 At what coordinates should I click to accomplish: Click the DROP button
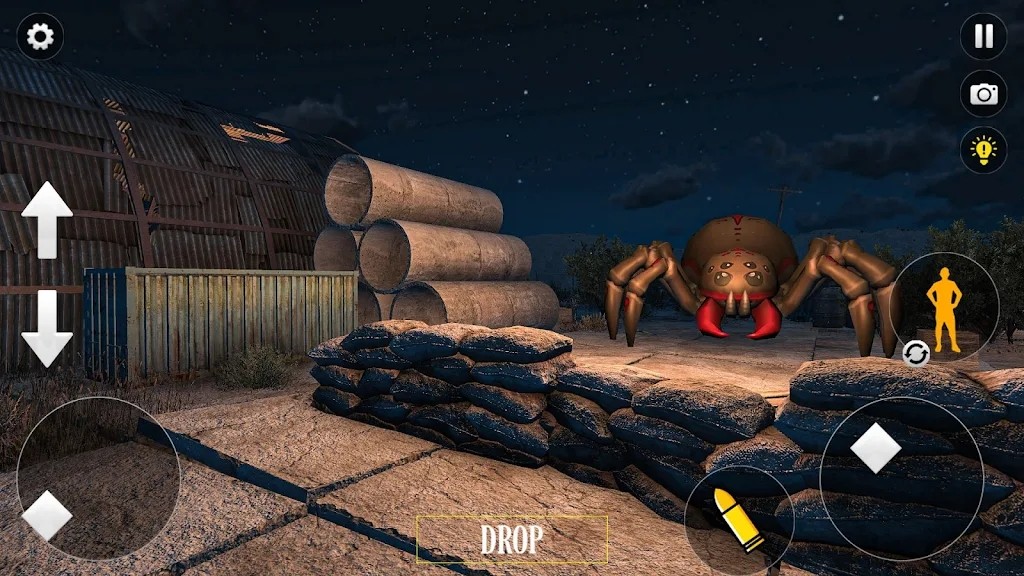click(x=512, y=540)
